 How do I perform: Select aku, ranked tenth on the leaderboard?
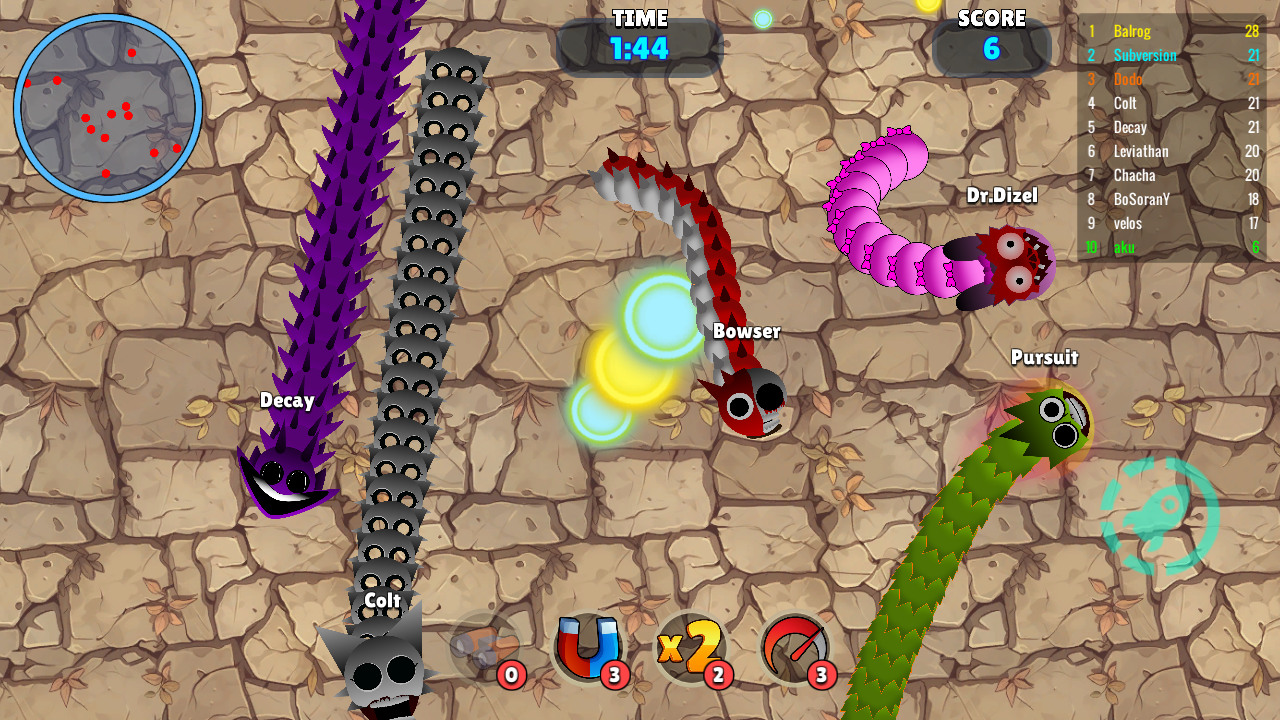pyautogui.click(x=1122, y=247)
